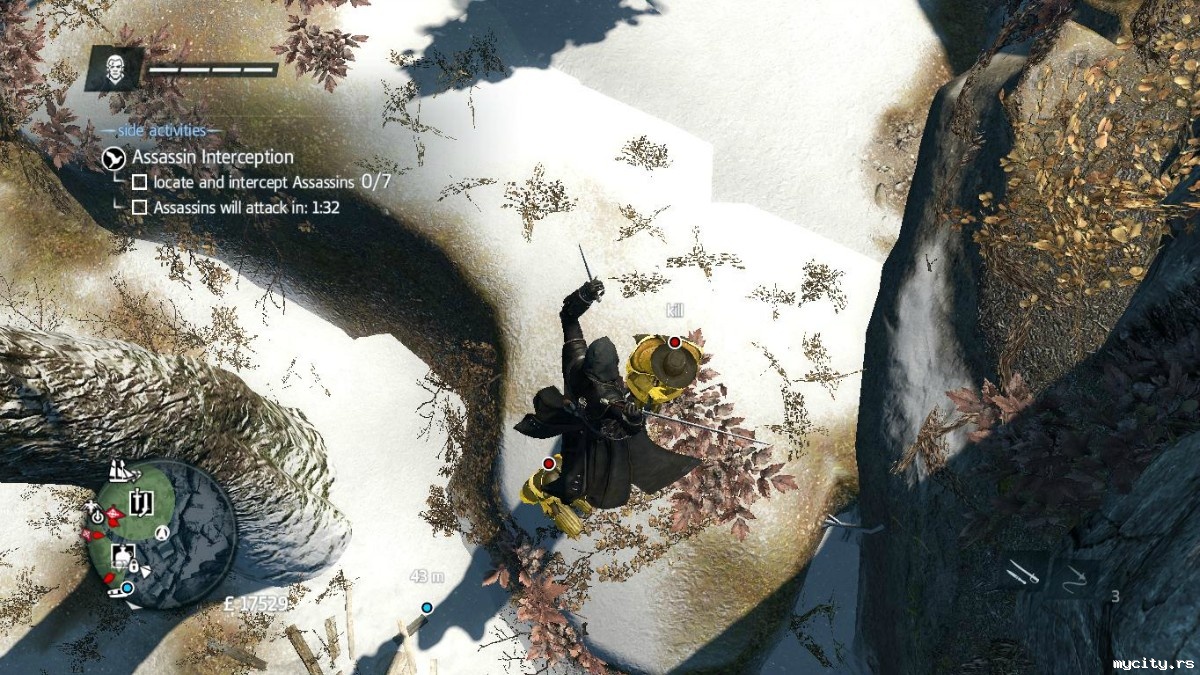The height and width of the screenshot is (675, 1200).
Task: Click the Assassins will attack objective checkbox
Action: (x=140, y=207)
